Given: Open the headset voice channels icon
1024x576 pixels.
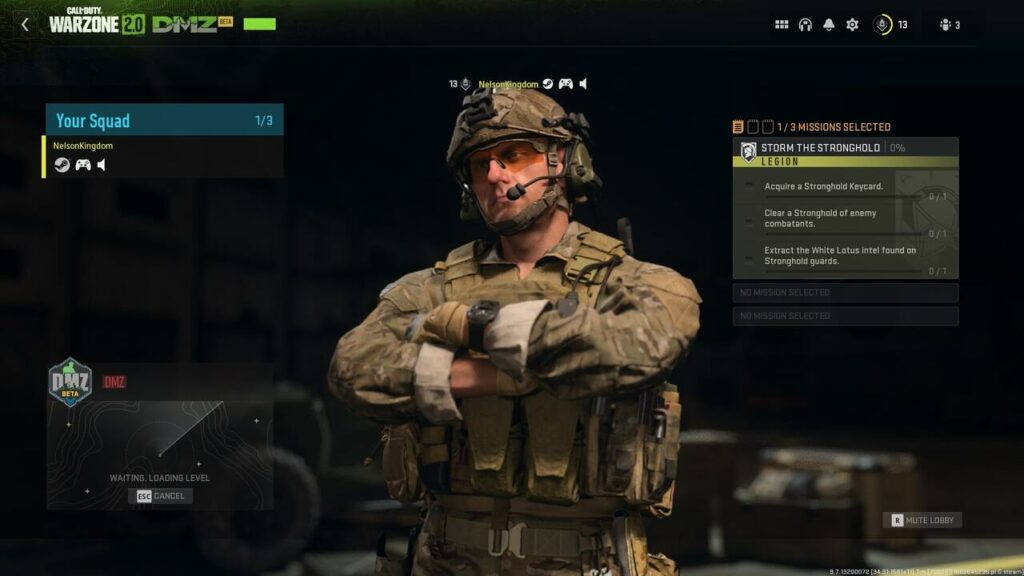Looking at the screenshot, I should pyautogui.click(x=805, y=25).
